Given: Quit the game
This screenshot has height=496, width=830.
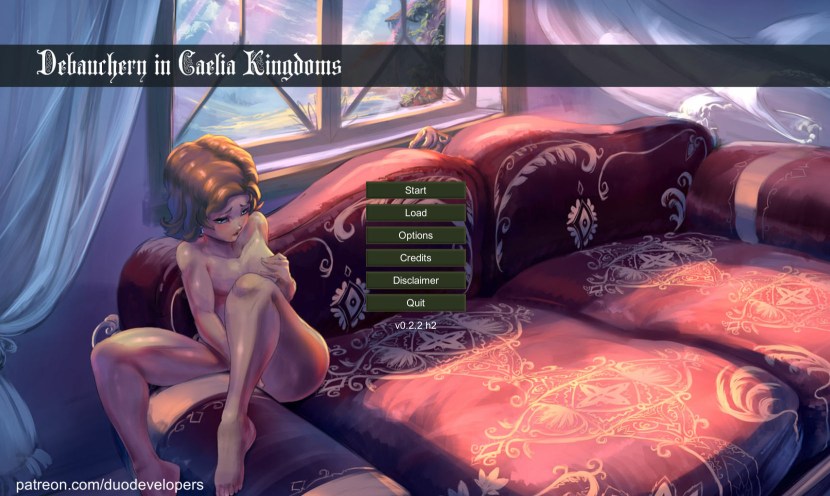Looking at the screenshot, I should 415,303.
